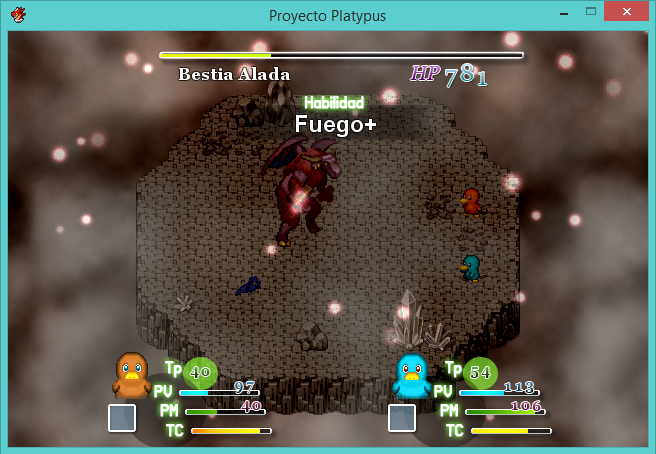Select the orange platypus party portrait
Screen dimensions: 656x454
[x=132, y=375]
